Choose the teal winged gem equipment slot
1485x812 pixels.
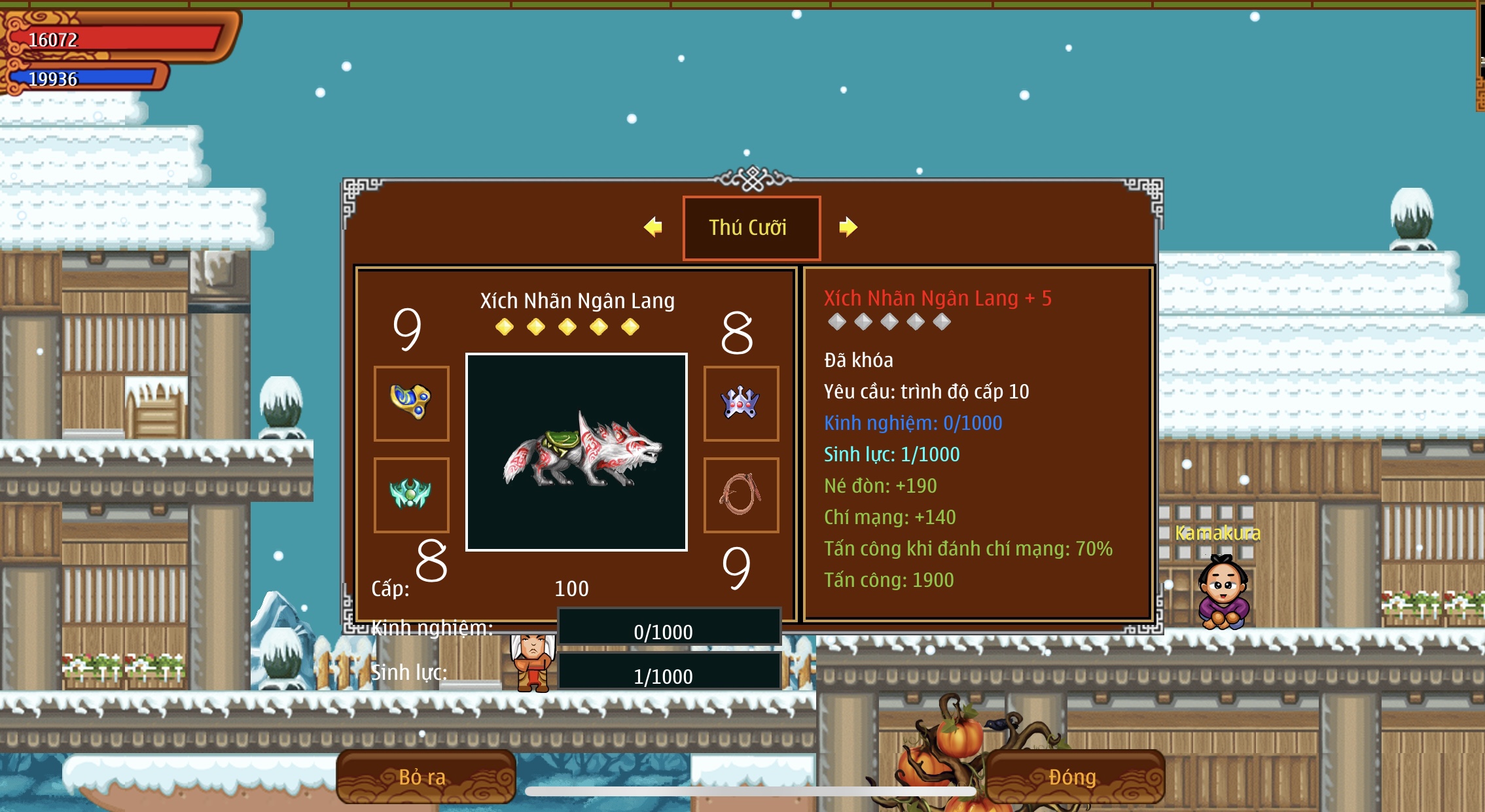click(x=411, y=495)
